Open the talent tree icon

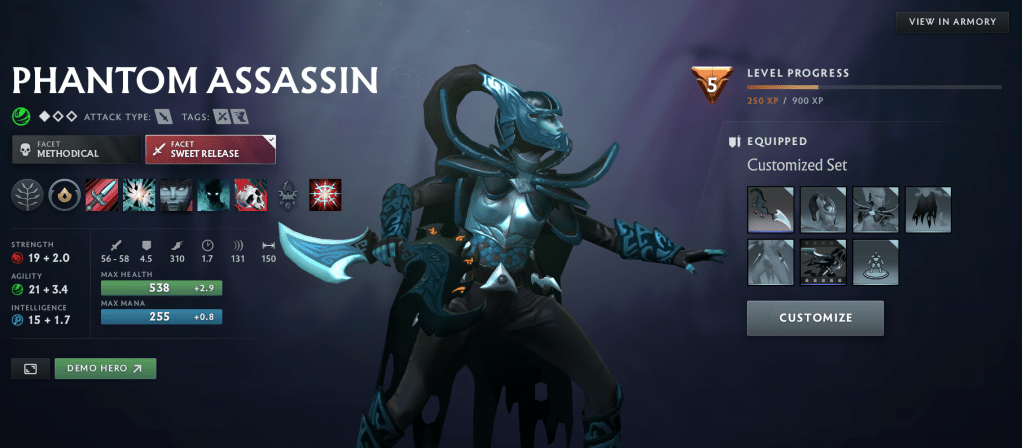pyautogui.click(x=28, y=195)
